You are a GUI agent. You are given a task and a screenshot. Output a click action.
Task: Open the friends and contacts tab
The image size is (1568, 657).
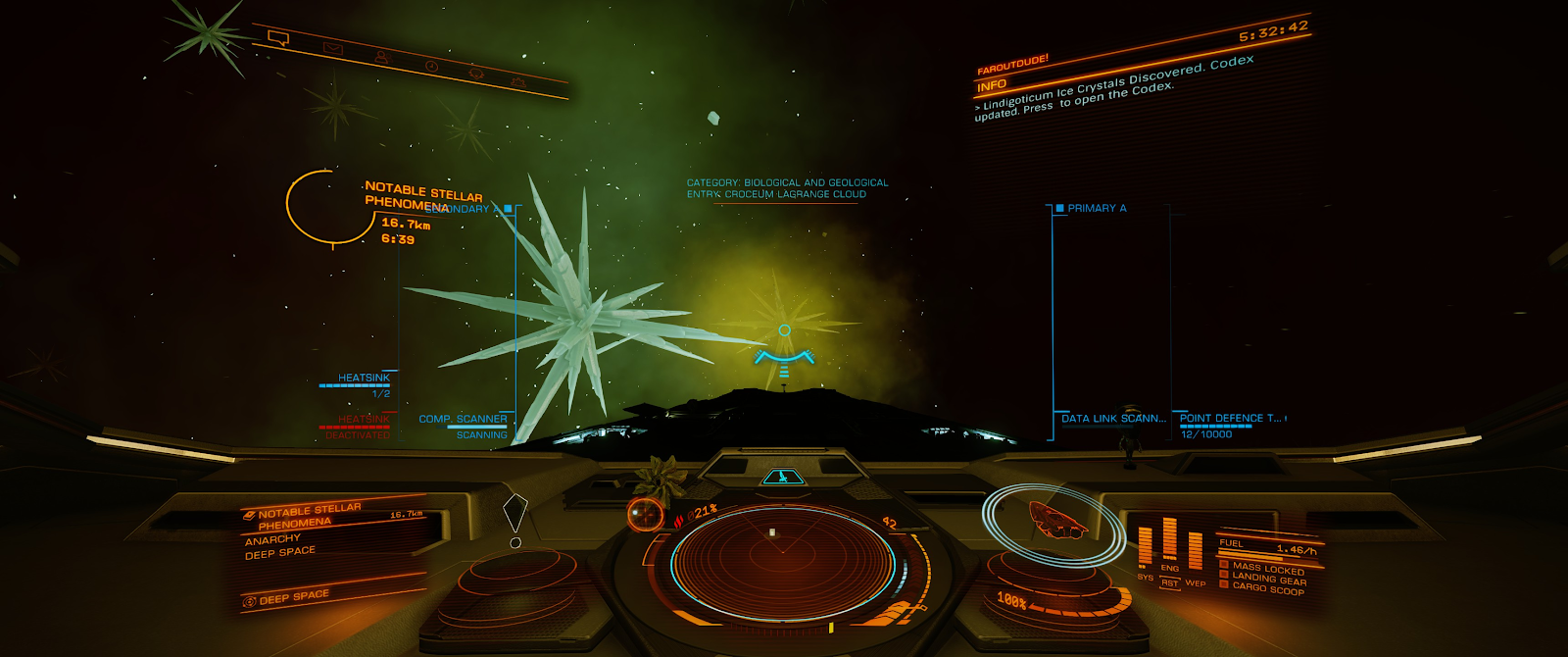(x=381, y=58)
